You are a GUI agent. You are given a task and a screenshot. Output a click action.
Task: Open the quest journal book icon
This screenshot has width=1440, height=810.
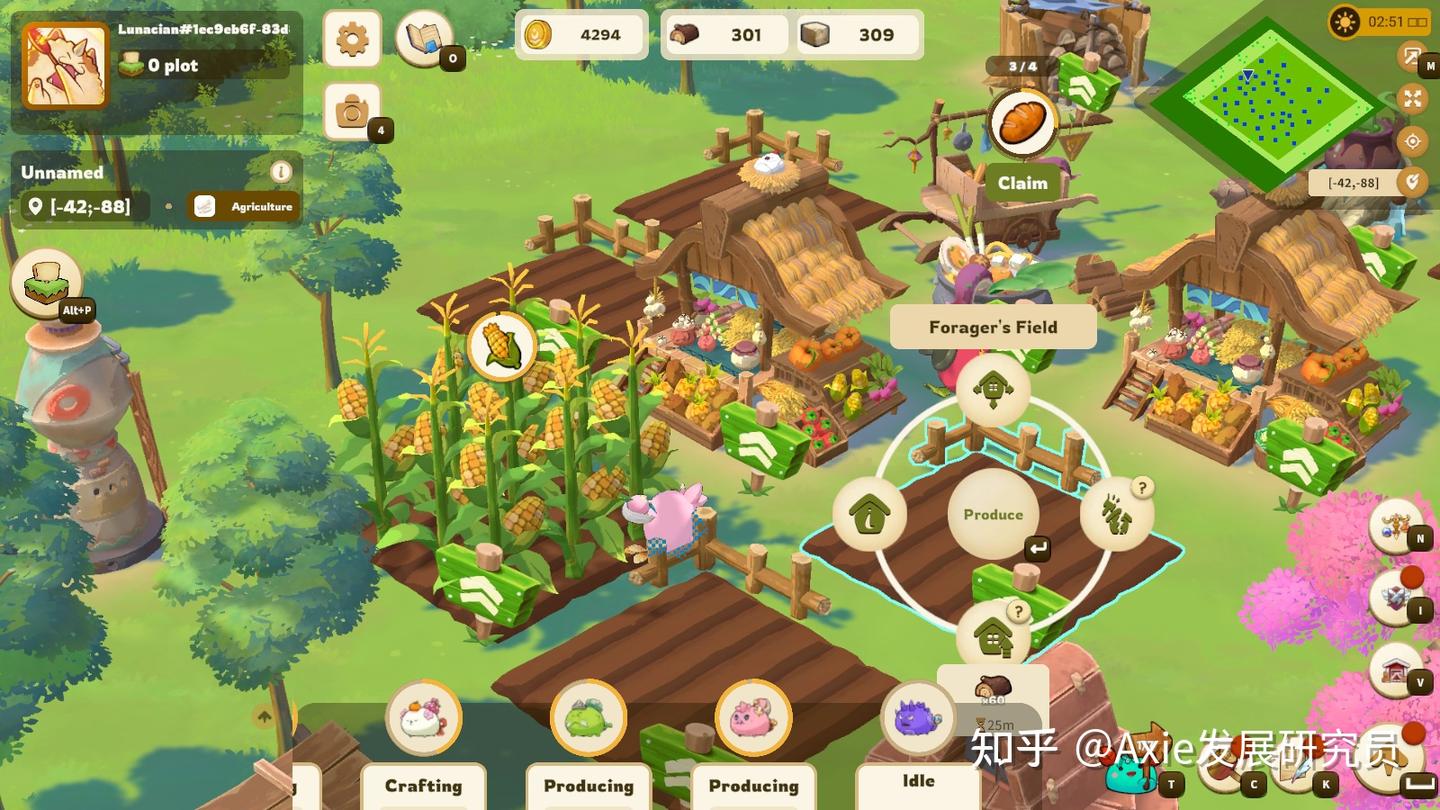(424, 36)
